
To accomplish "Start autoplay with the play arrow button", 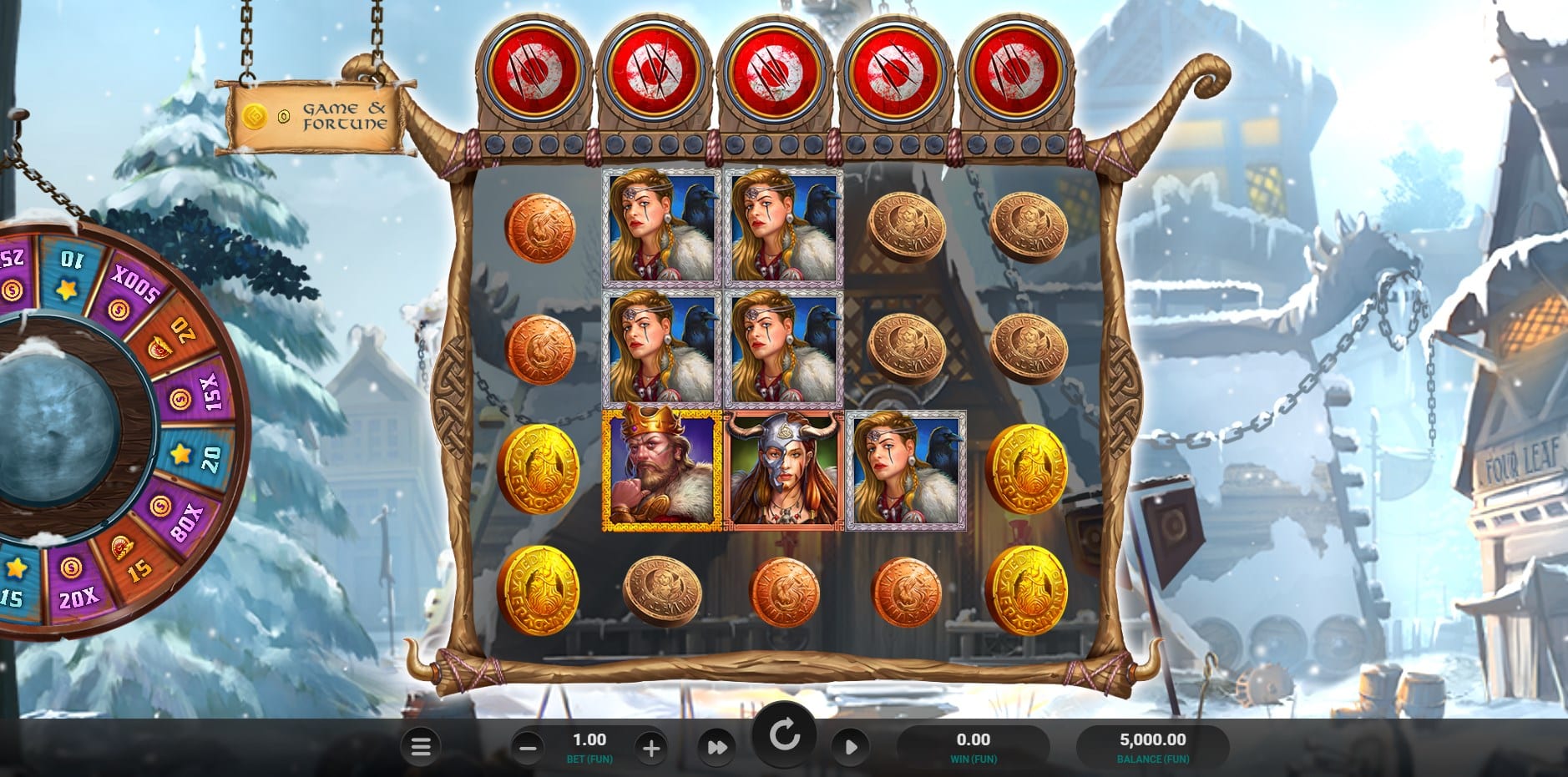I will [x=850, y=747].
